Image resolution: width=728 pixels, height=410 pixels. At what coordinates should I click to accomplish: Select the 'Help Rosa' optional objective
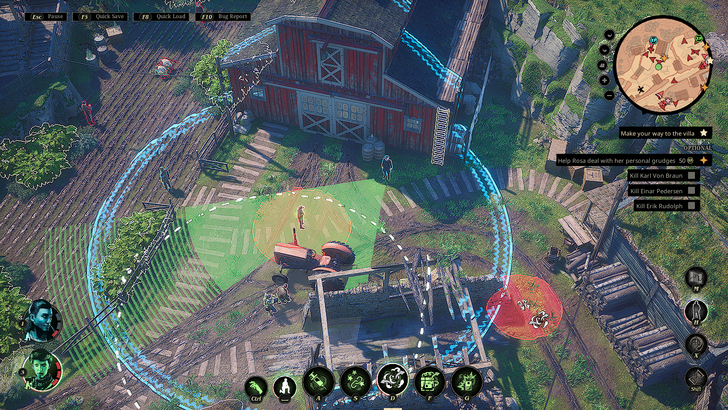point(627,160)
